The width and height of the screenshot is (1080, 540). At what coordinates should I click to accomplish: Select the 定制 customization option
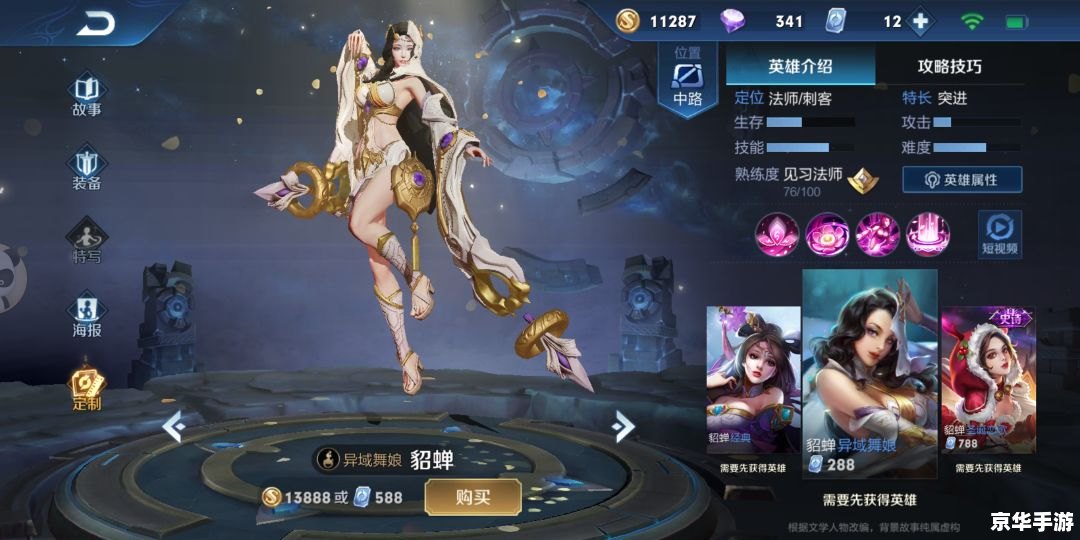pos(87,389)
